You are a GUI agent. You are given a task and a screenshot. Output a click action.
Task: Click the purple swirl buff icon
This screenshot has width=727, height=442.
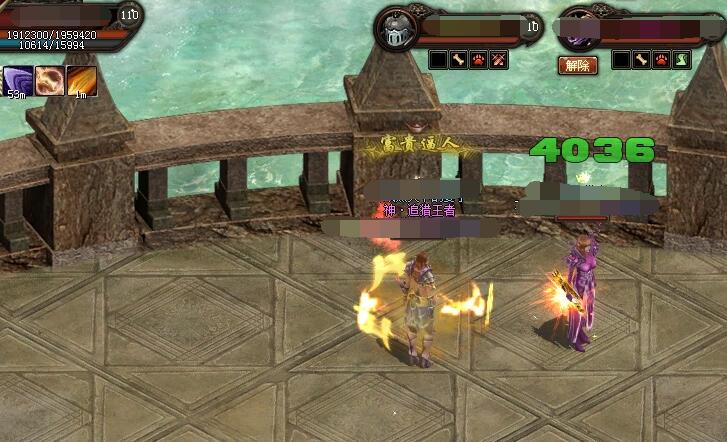(x=17, y=79)
